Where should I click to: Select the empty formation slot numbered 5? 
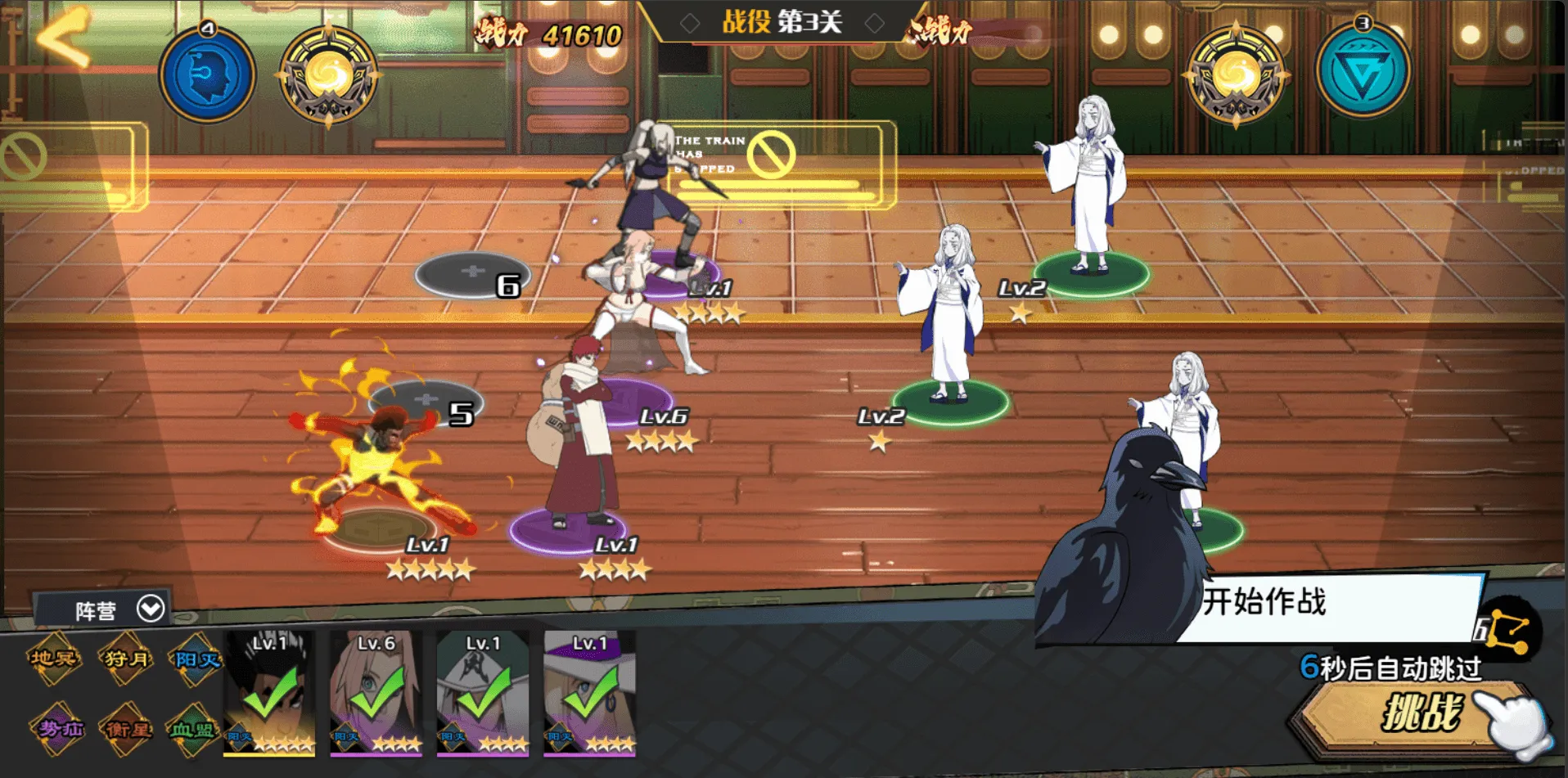(426, 401)
